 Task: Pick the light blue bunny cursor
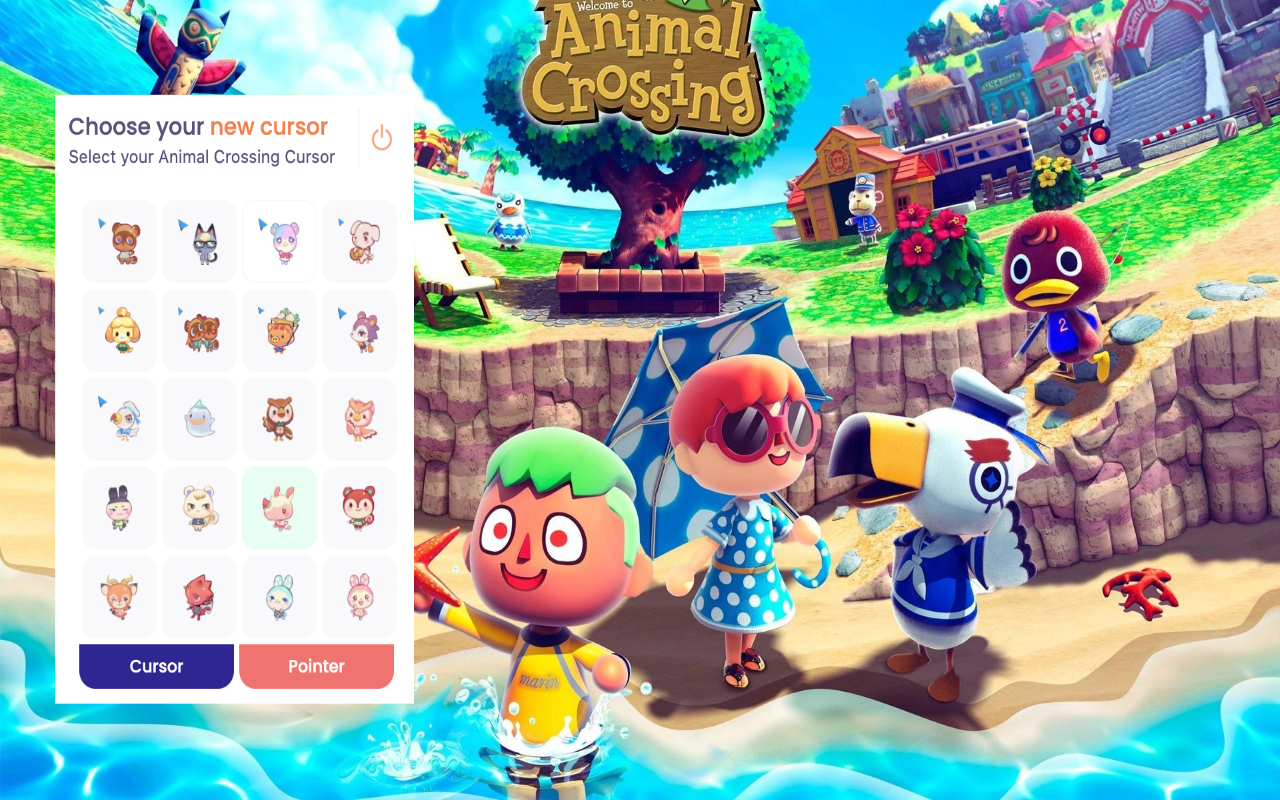coord(279,596)
